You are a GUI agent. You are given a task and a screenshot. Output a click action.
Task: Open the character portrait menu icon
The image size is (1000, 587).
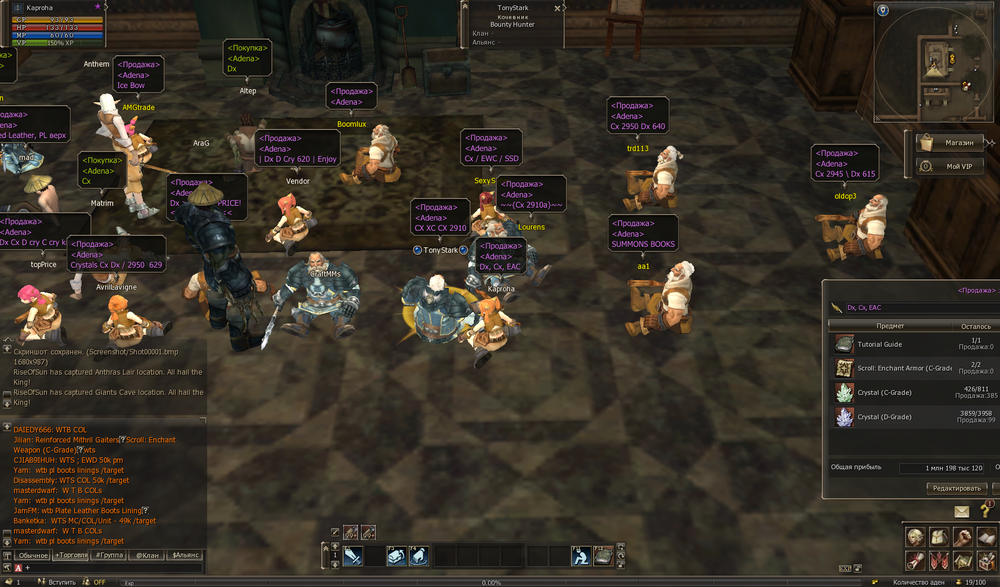(915, 537)
